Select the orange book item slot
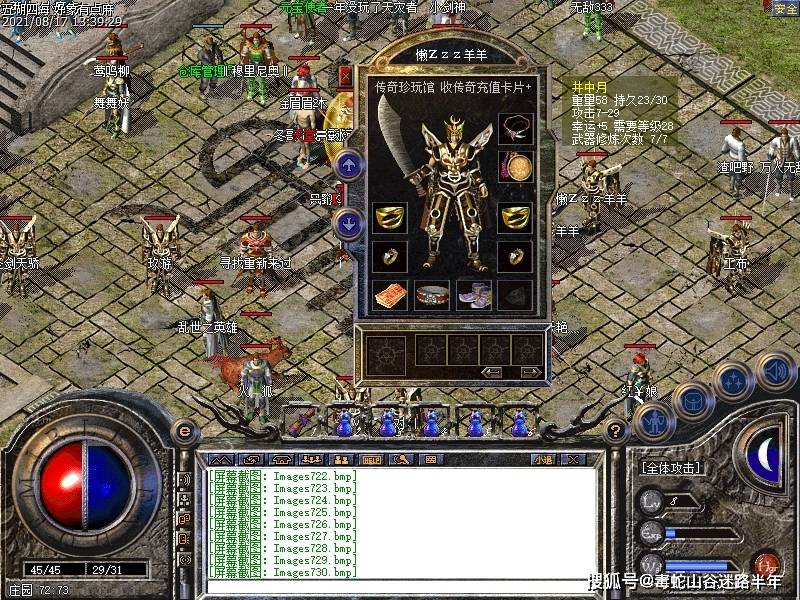Viewport: 800px width, 600px height. (x=390, y=294)
